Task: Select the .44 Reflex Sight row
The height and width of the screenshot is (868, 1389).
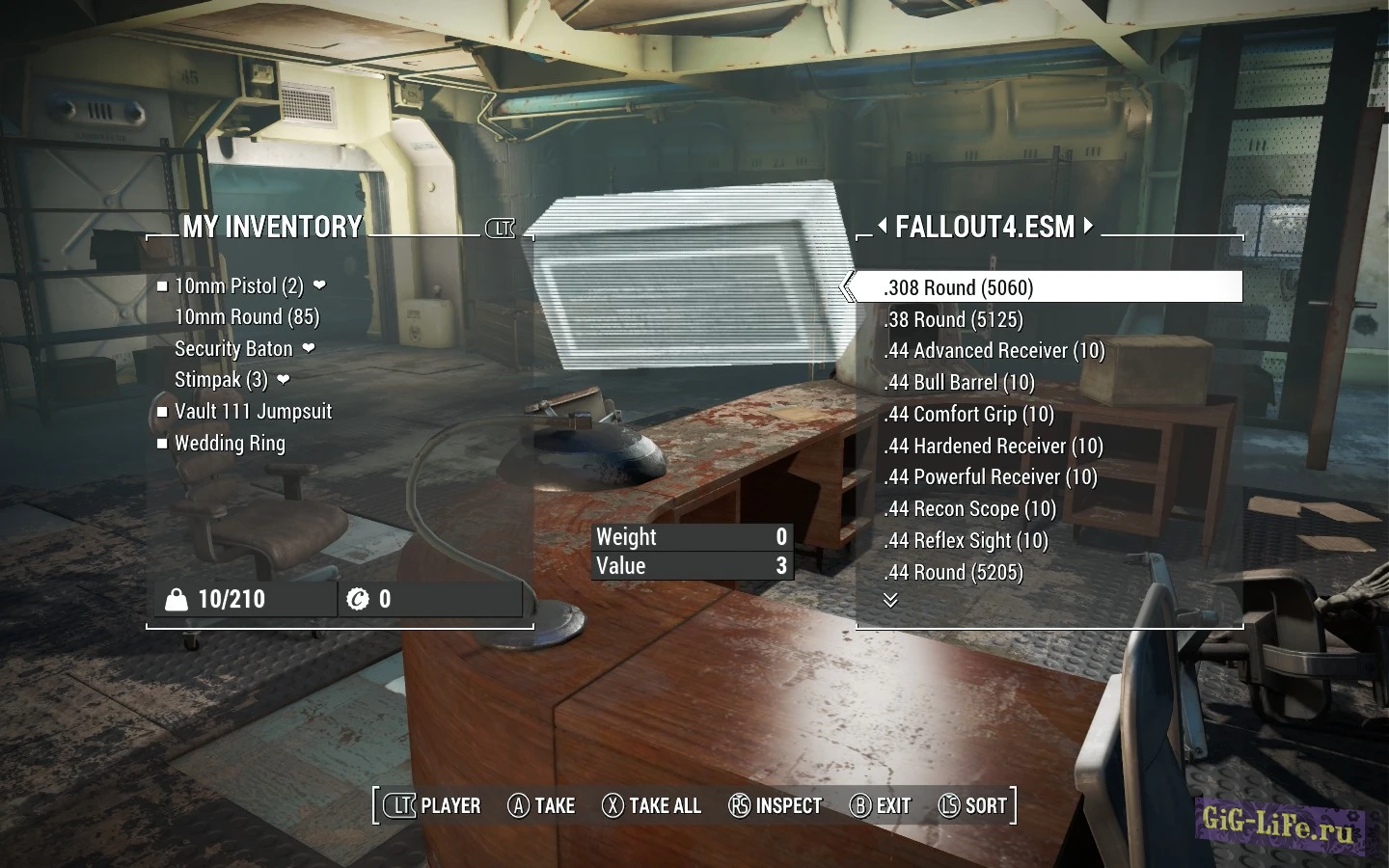Action: [x=966, y=541]
